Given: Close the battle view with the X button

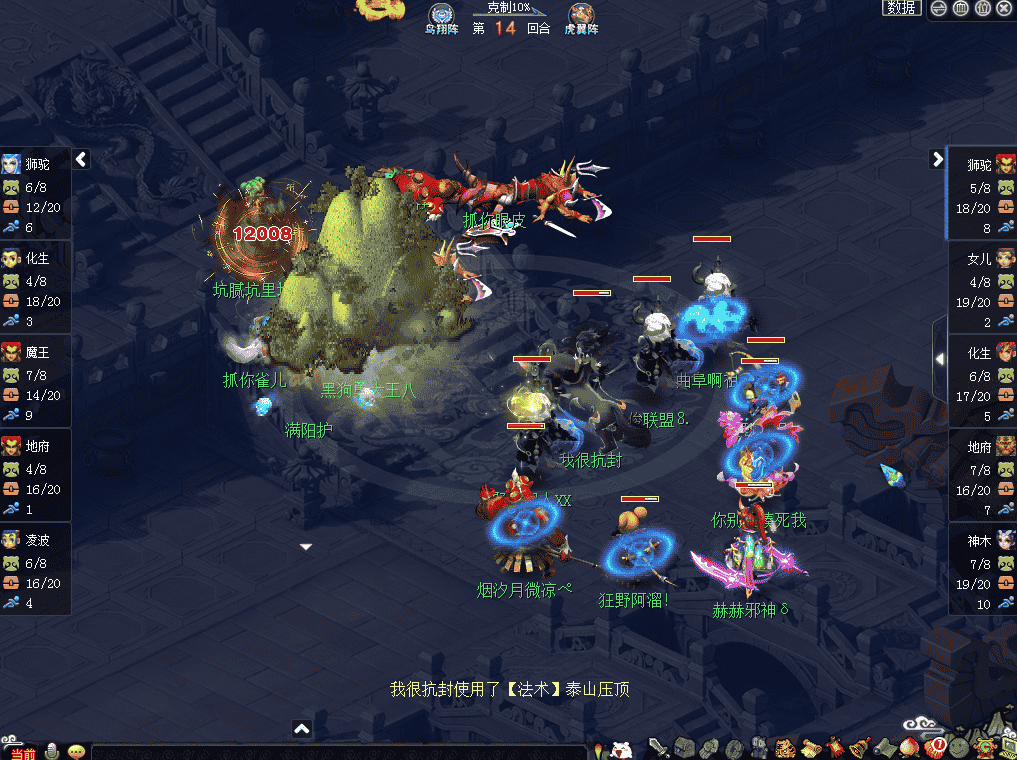Looking at the screenshot, I should point(1004,8).
